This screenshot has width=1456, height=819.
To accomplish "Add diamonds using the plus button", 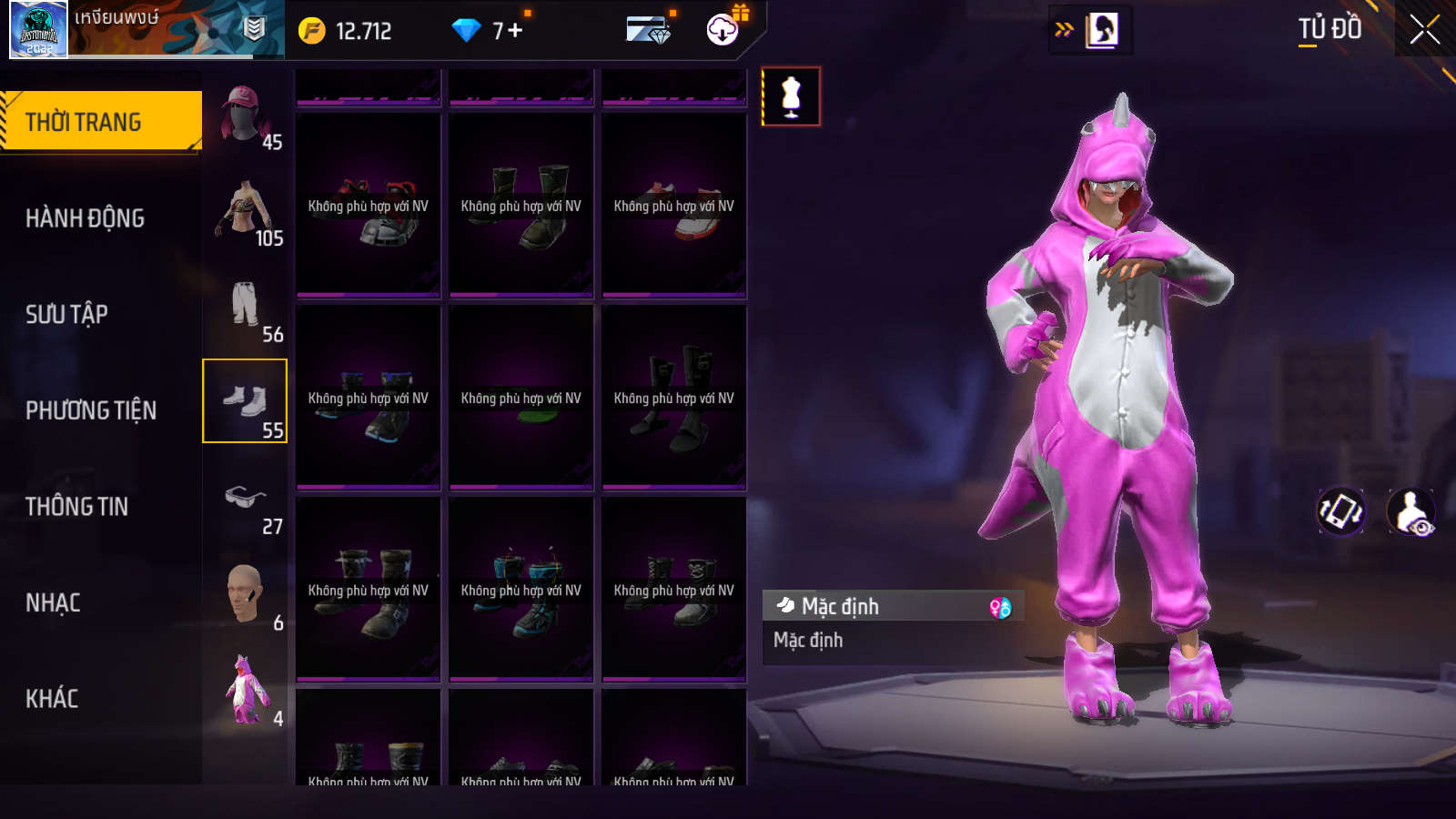I will click(515, 31).
